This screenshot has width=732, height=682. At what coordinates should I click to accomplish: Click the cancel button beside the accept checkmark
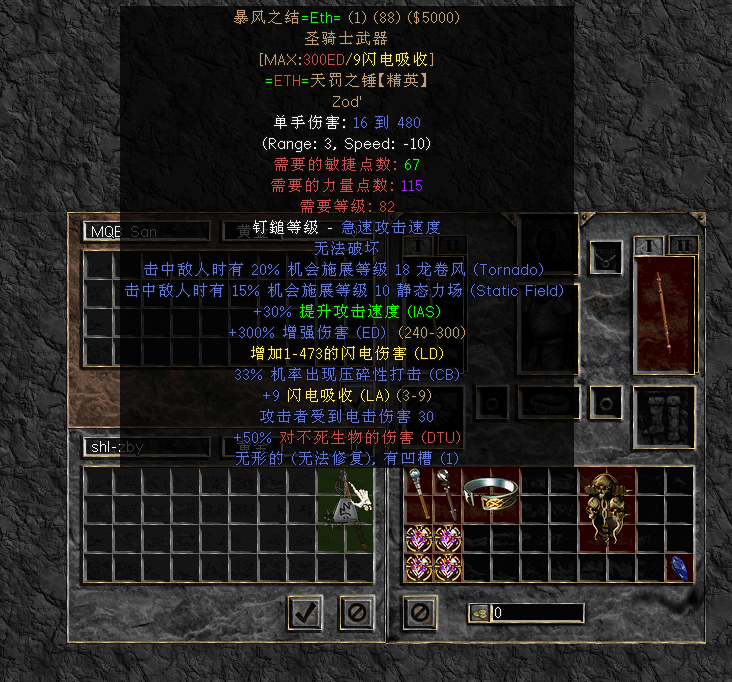click(356, 611)
